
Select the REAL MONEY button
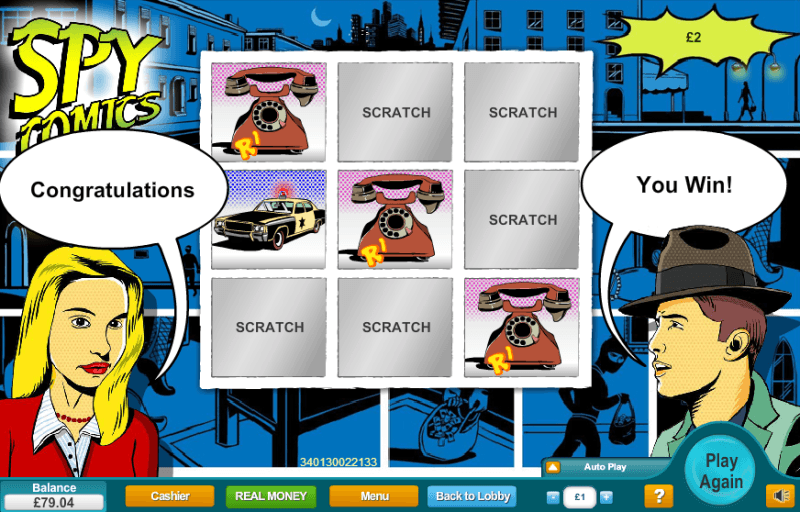tap(271, 496)
